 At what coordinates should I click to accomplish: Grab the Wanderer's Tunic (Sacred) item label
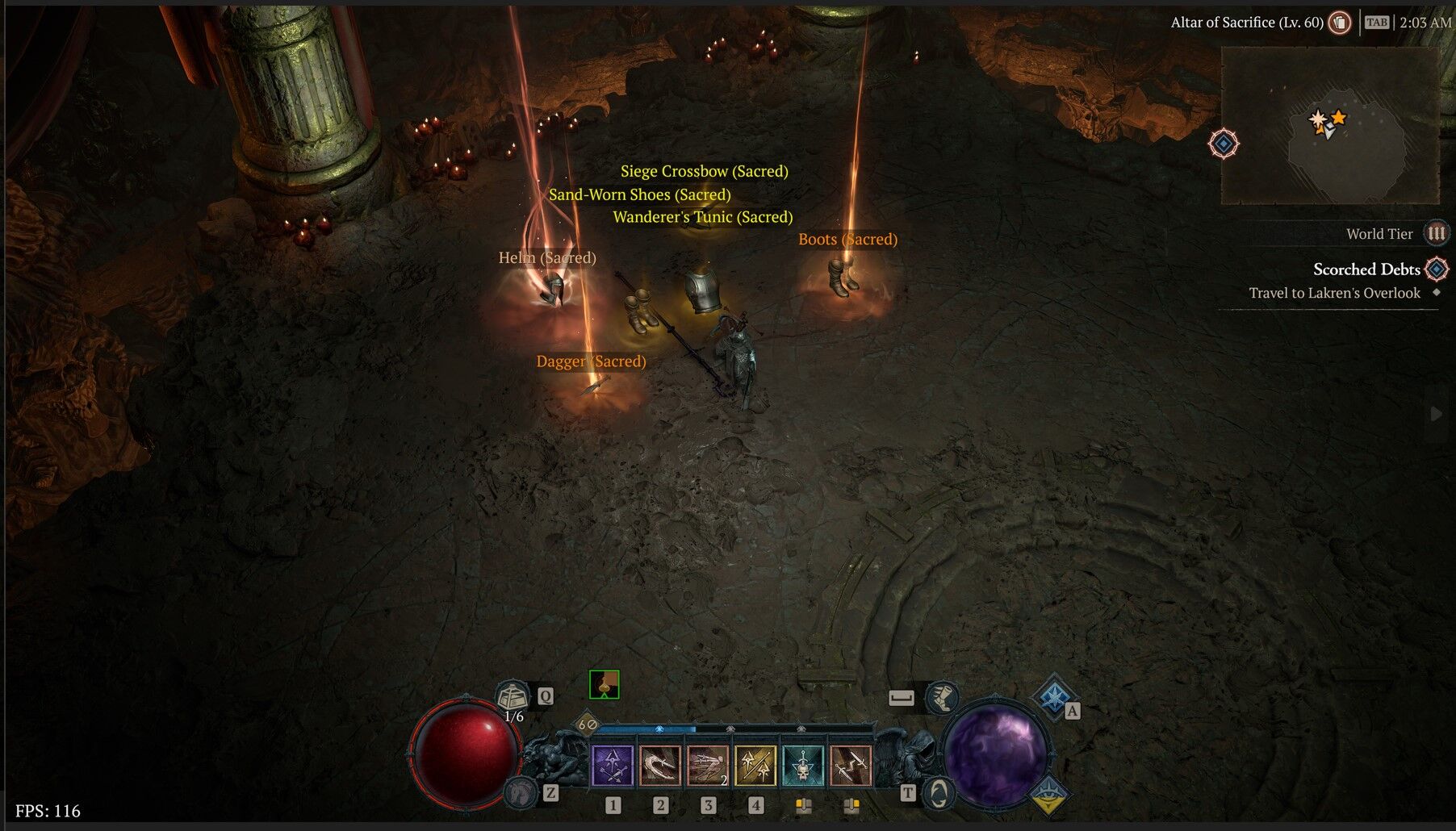coord(702,217)
